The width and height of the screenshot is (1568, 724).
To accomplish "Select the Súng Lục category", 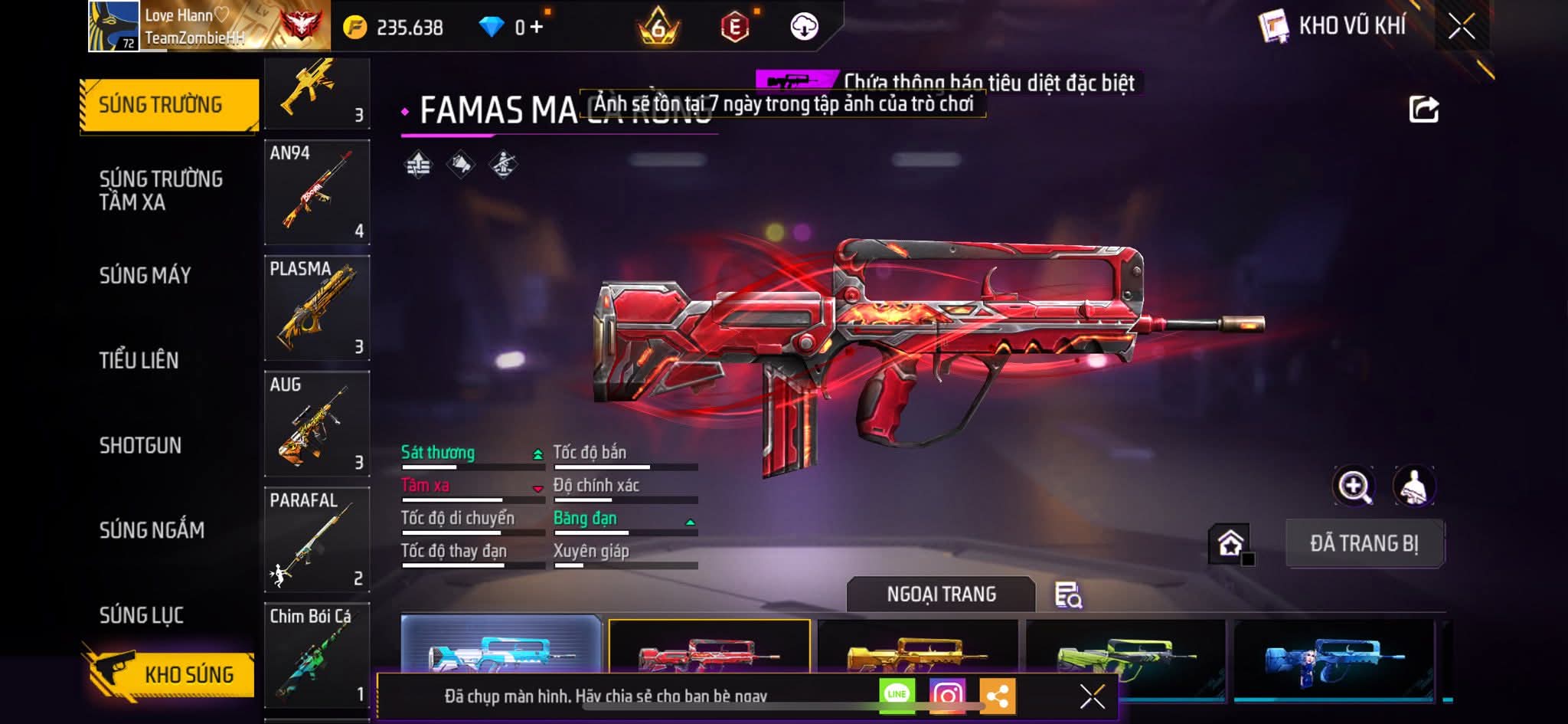I will coord(142,614).
